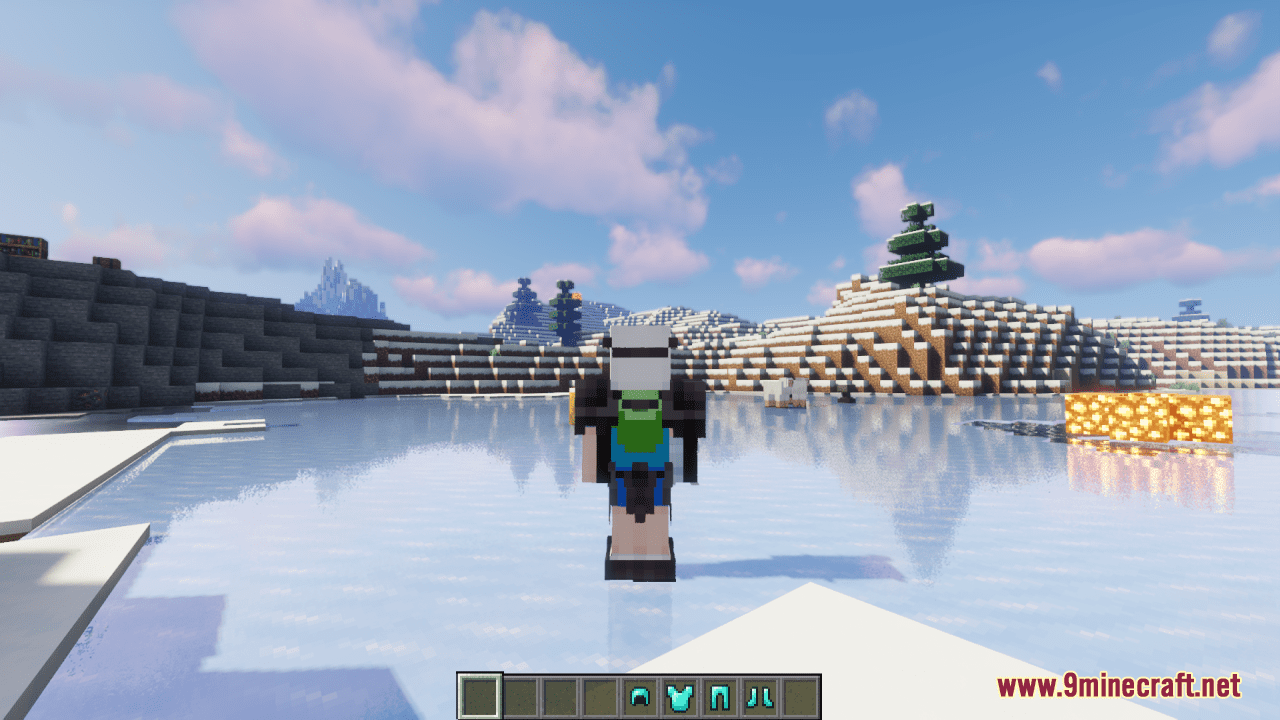This screenshot has height=720, width=1280.
Task: Click the white goat standing on the ice
Action: pos(787,390)
